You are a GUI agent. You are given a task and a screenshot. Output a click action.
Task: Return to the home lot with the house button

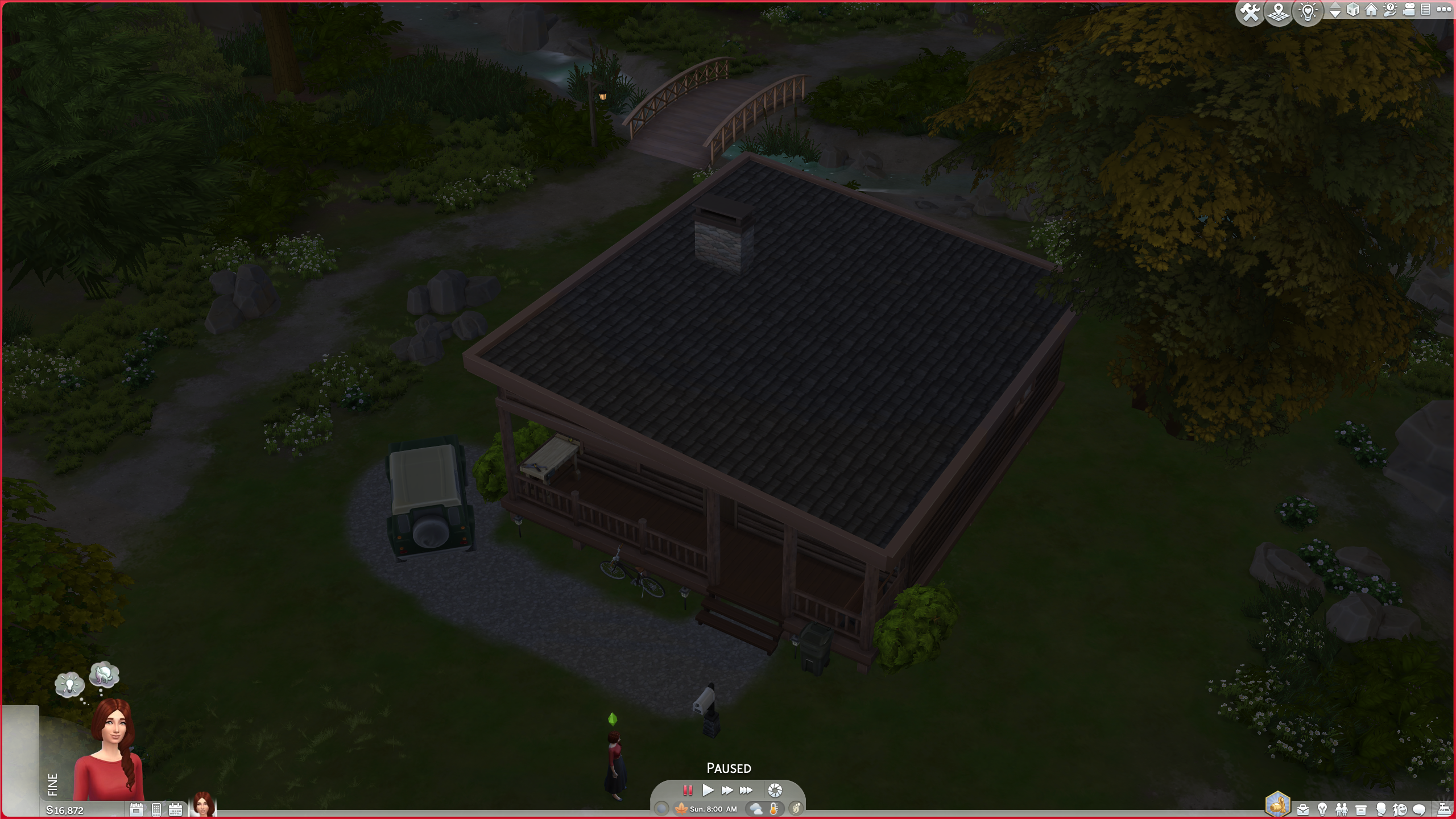[1371, 10]
